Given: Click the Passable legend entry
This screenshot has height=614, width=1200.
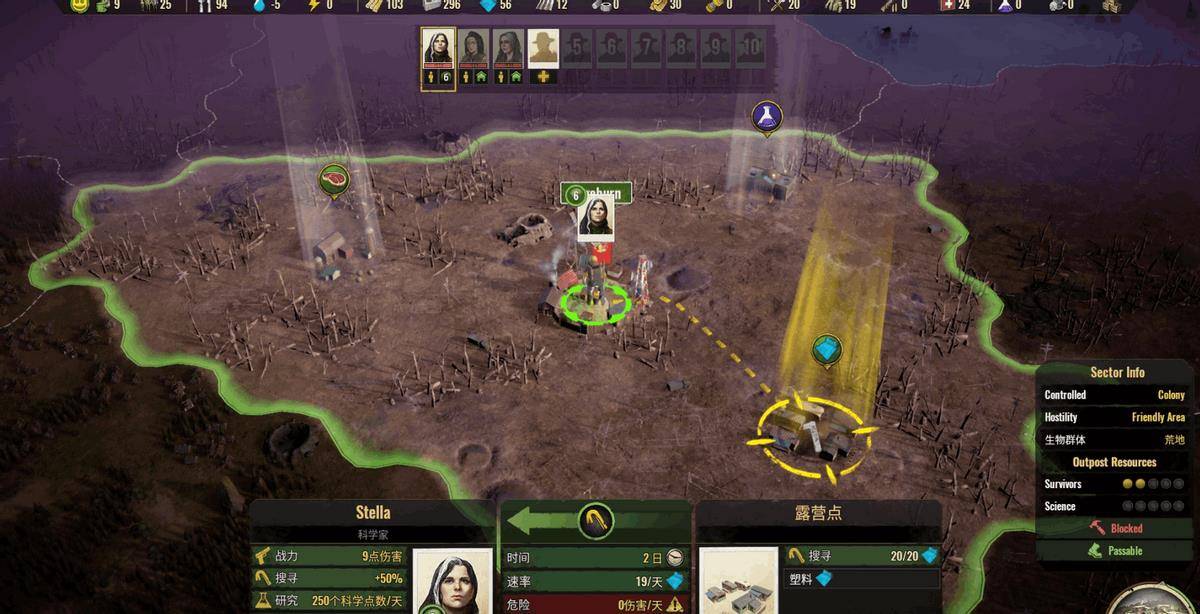Looking at the screenshot, I should tap(1116, 551).
